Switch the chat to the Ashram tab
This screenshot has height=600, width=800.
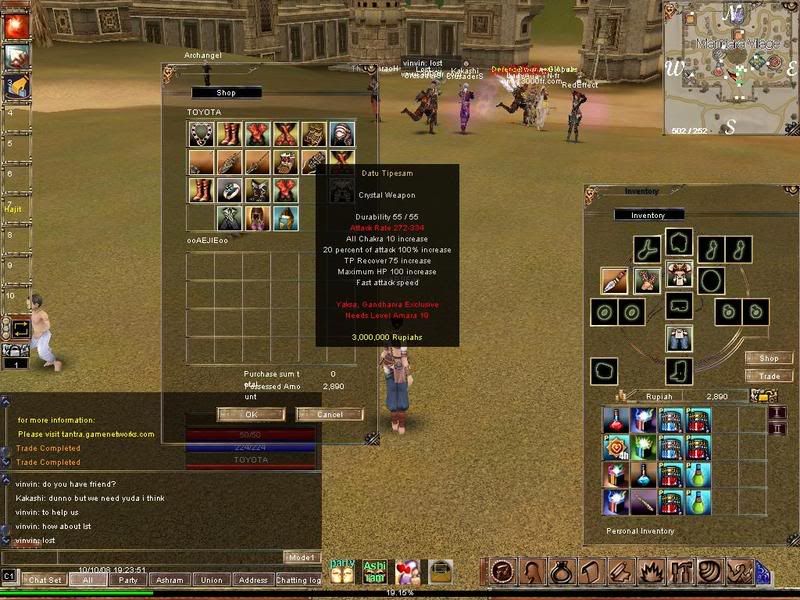tap(169, 579)
